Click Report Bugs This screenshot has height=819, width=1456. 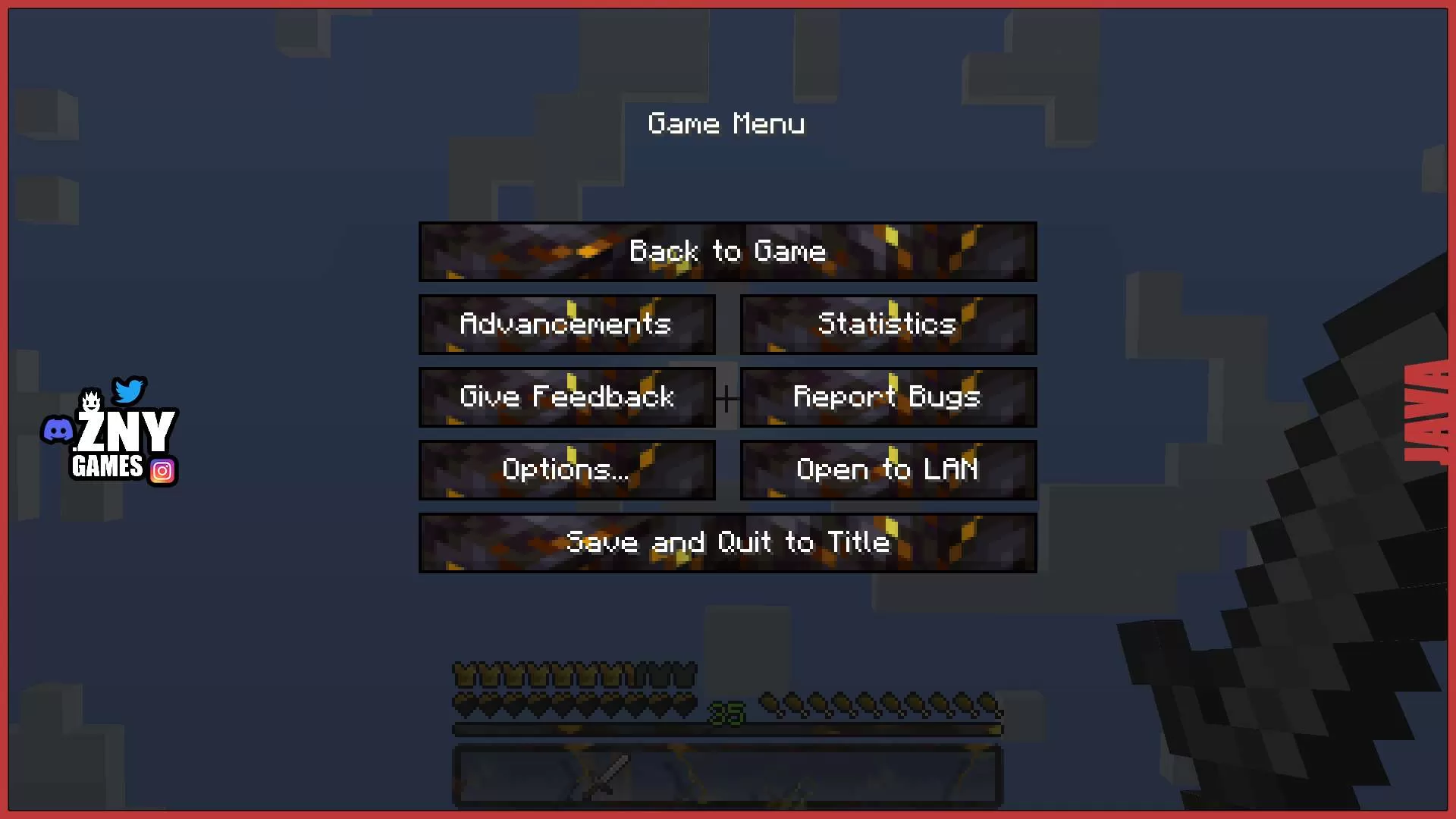click(x=887, y=397)
